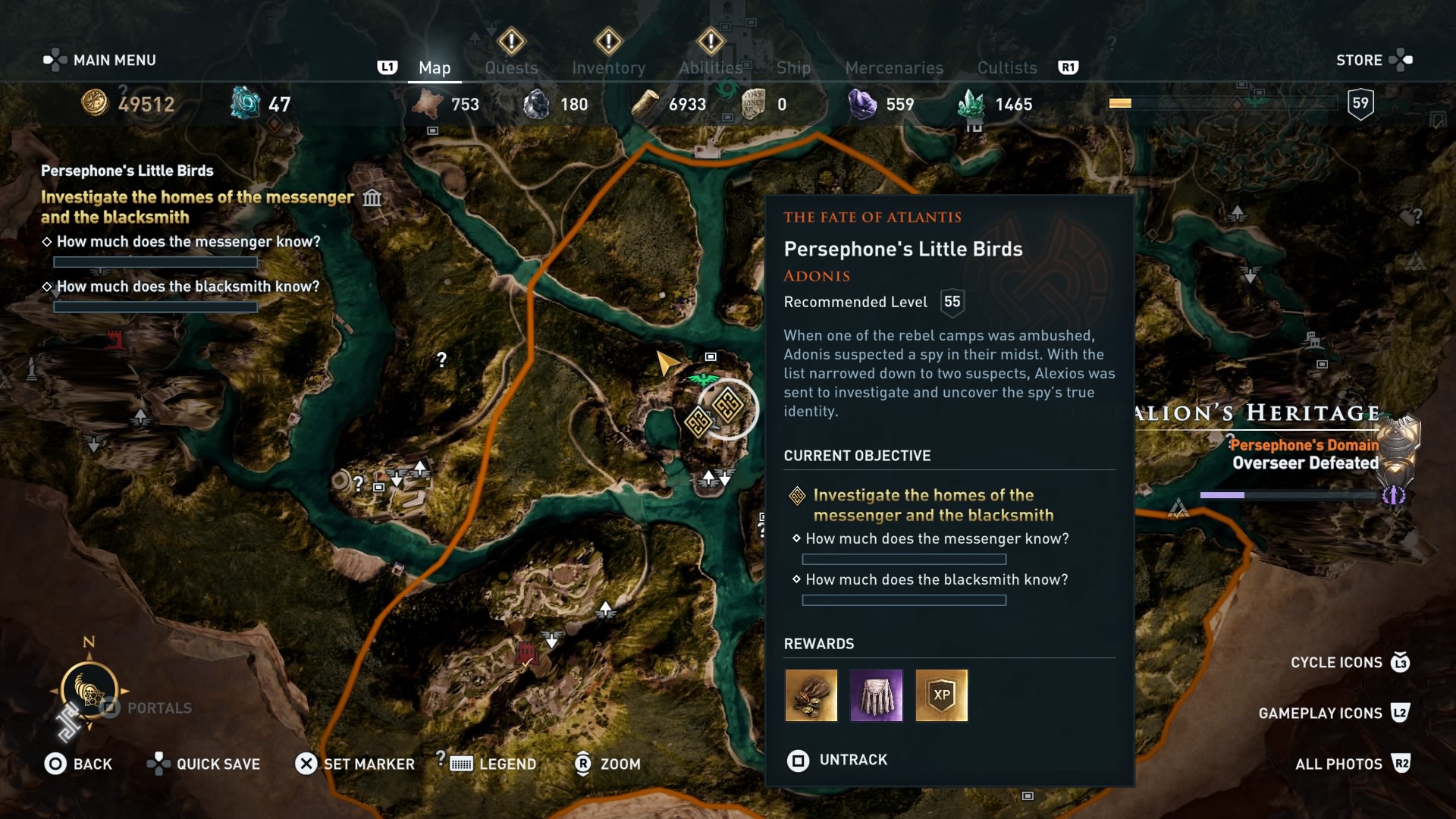Click the purple armor reward thumbnail
The image size is (1456, 819).
coord(877,695)
